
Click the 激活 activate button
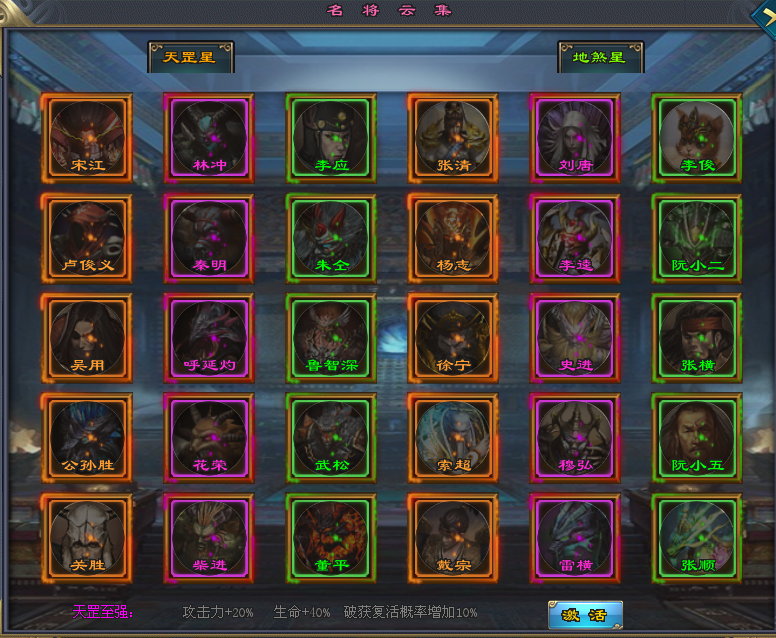585,613
